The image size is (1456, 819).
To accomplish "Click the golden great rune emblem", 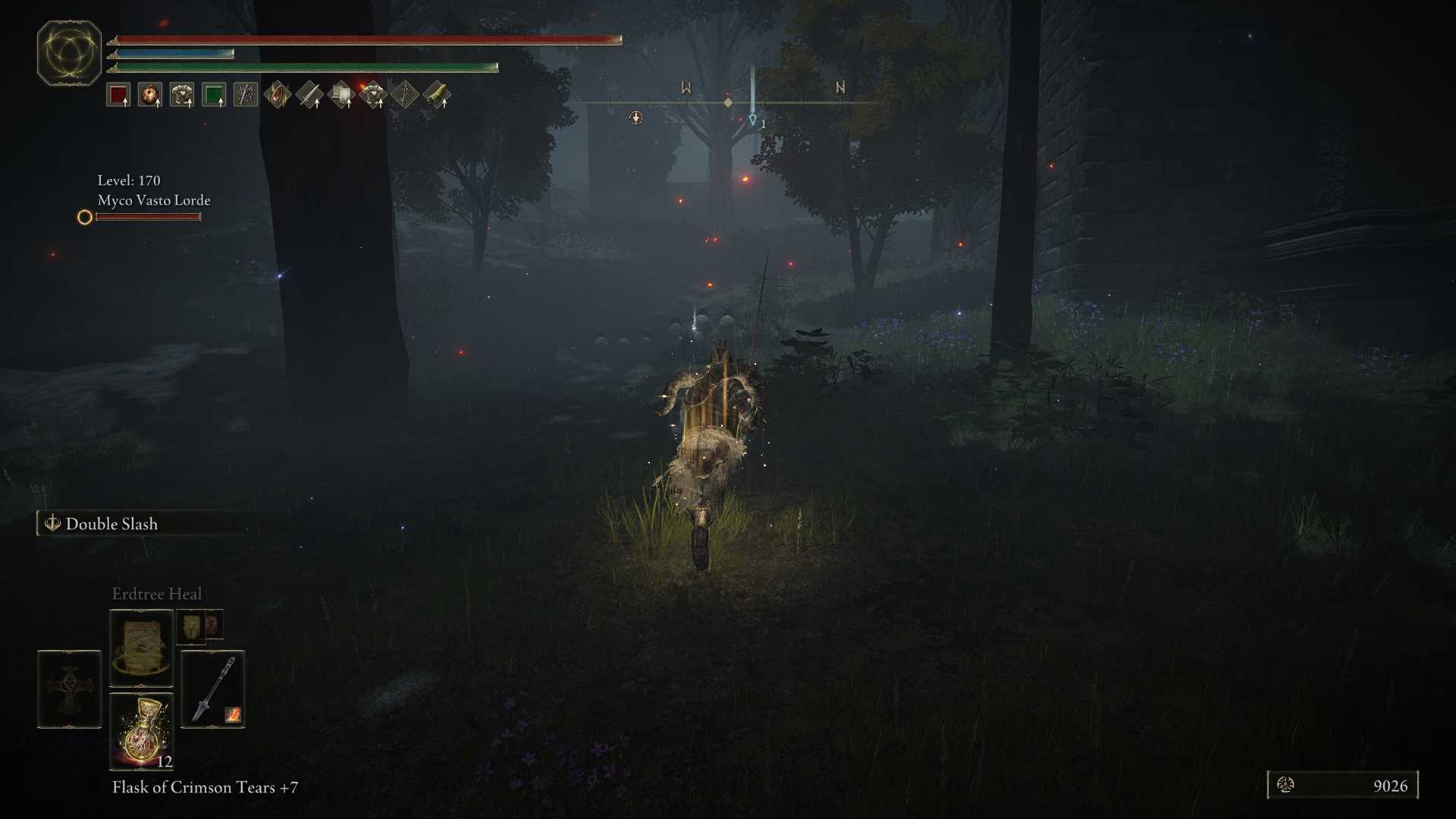I will (69, 53).
